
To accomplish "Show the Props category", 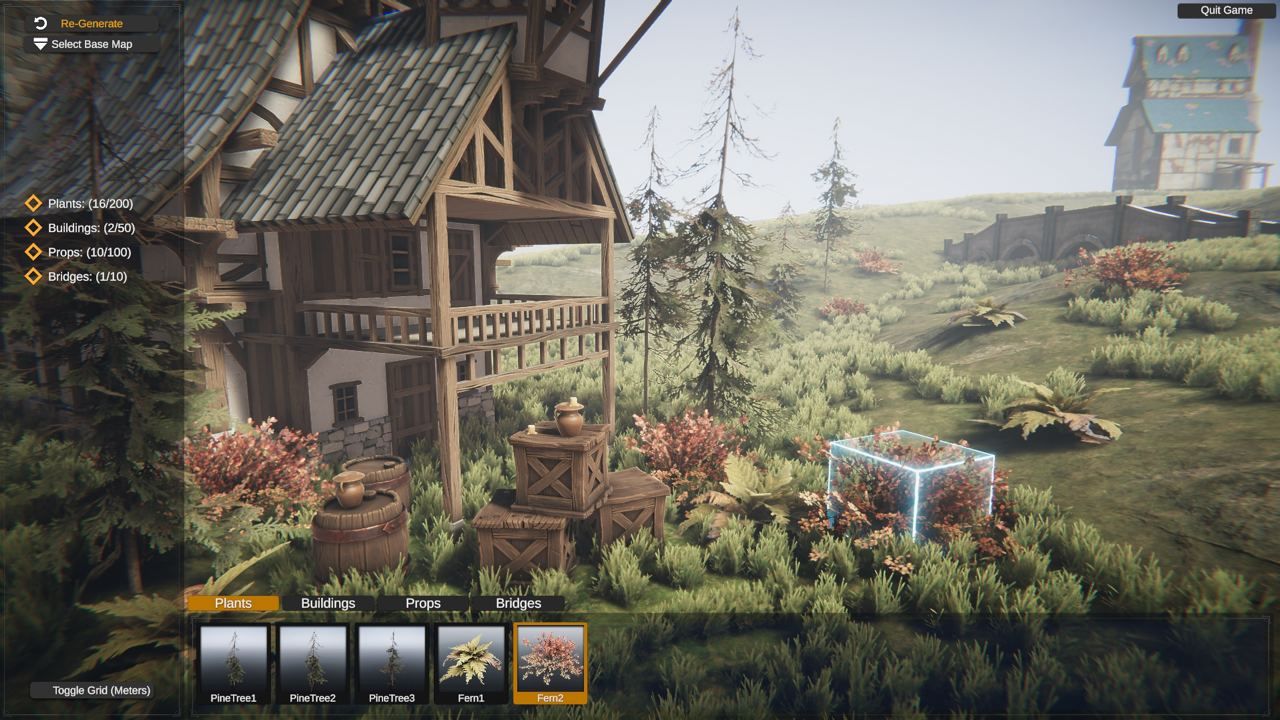I will [423, 603].
